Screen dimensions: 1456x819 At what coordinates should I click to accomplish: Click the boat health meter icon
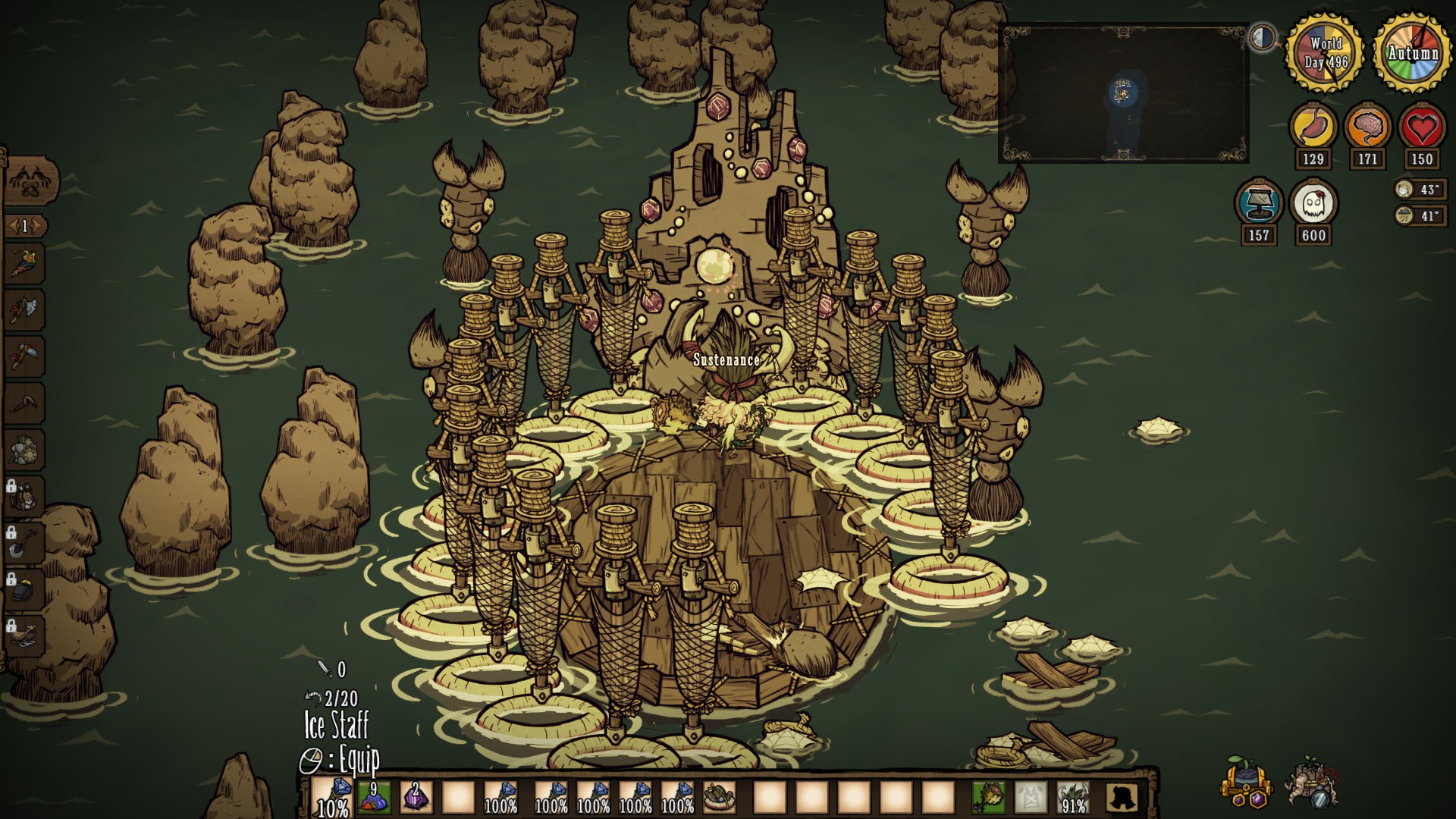1259,203
